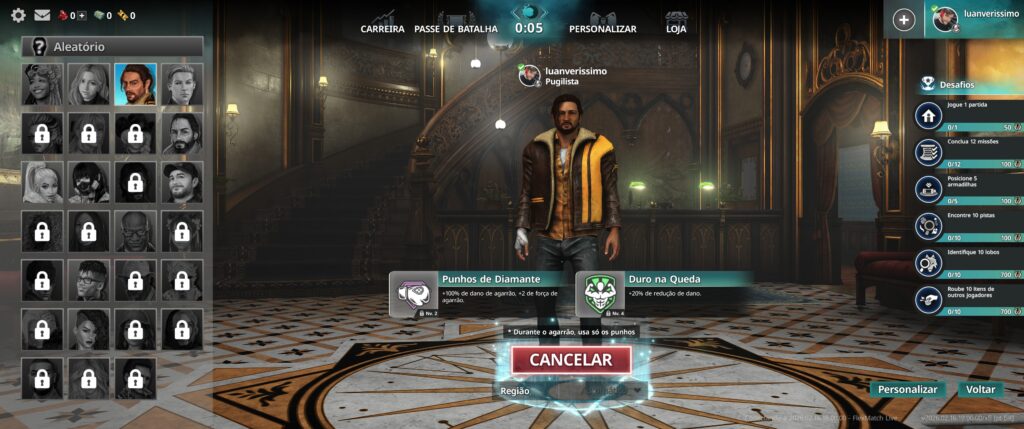Open the Passe de Batalha menu

click(x=455, y=29)
